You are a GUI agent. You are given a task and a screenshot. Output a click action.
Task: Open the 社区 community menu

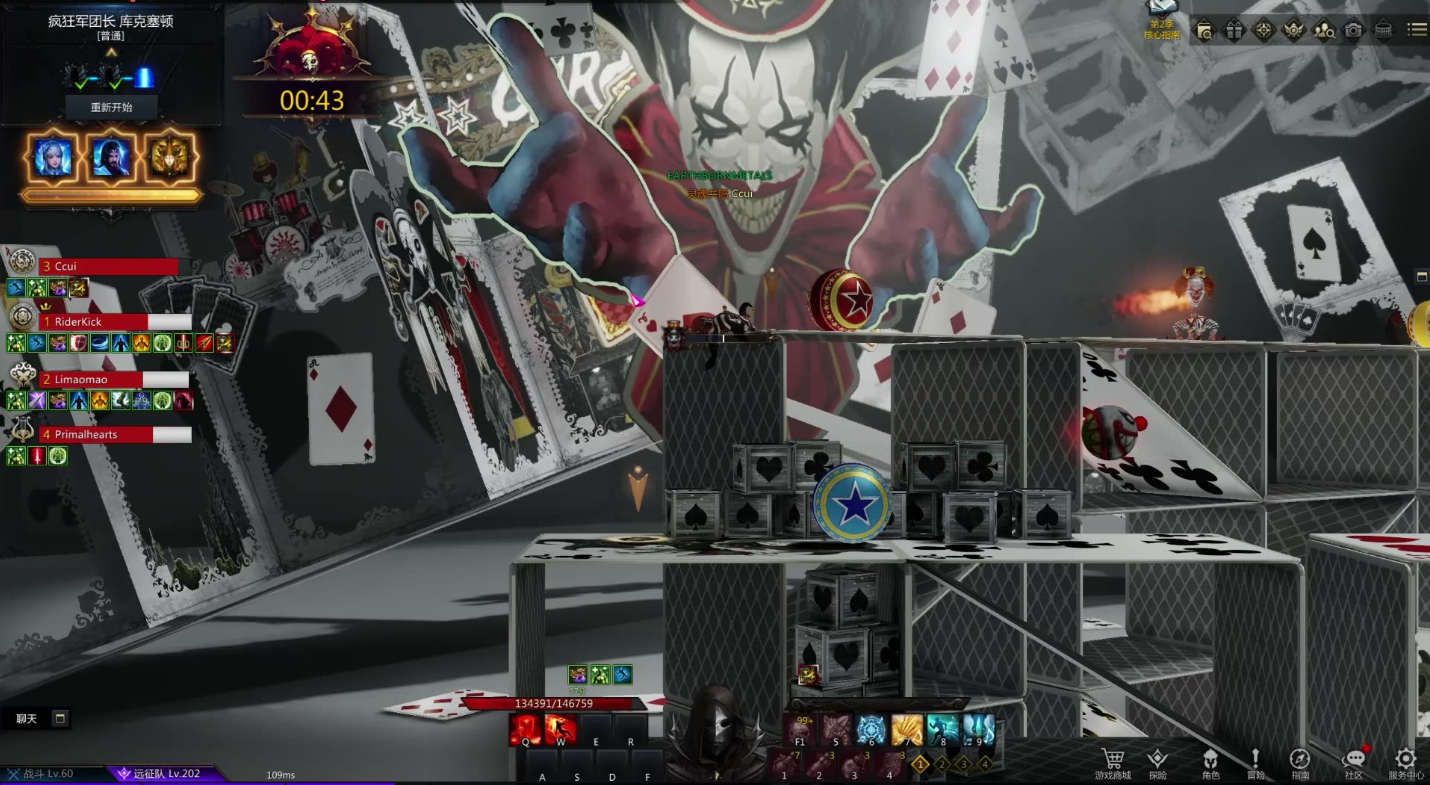tap(1354, 762)
